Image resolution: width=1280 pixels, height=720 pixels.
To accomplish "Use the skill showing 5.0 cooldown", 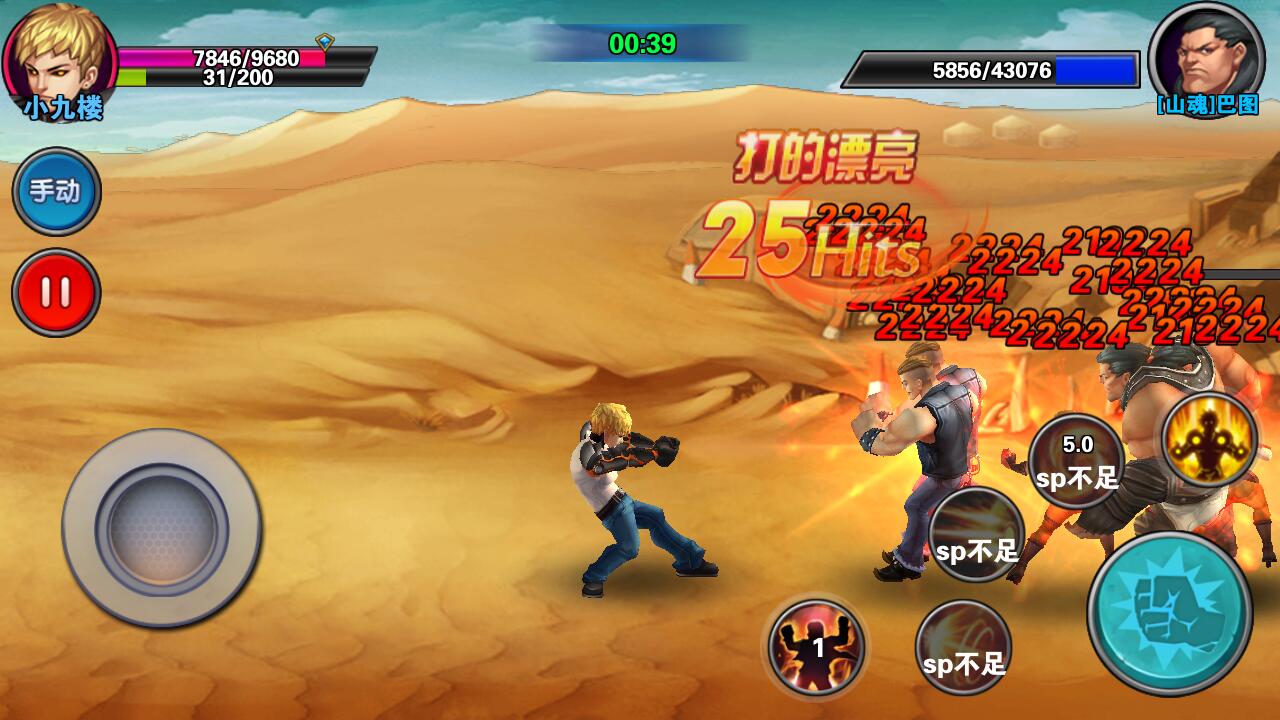I will pos(1076,461).
